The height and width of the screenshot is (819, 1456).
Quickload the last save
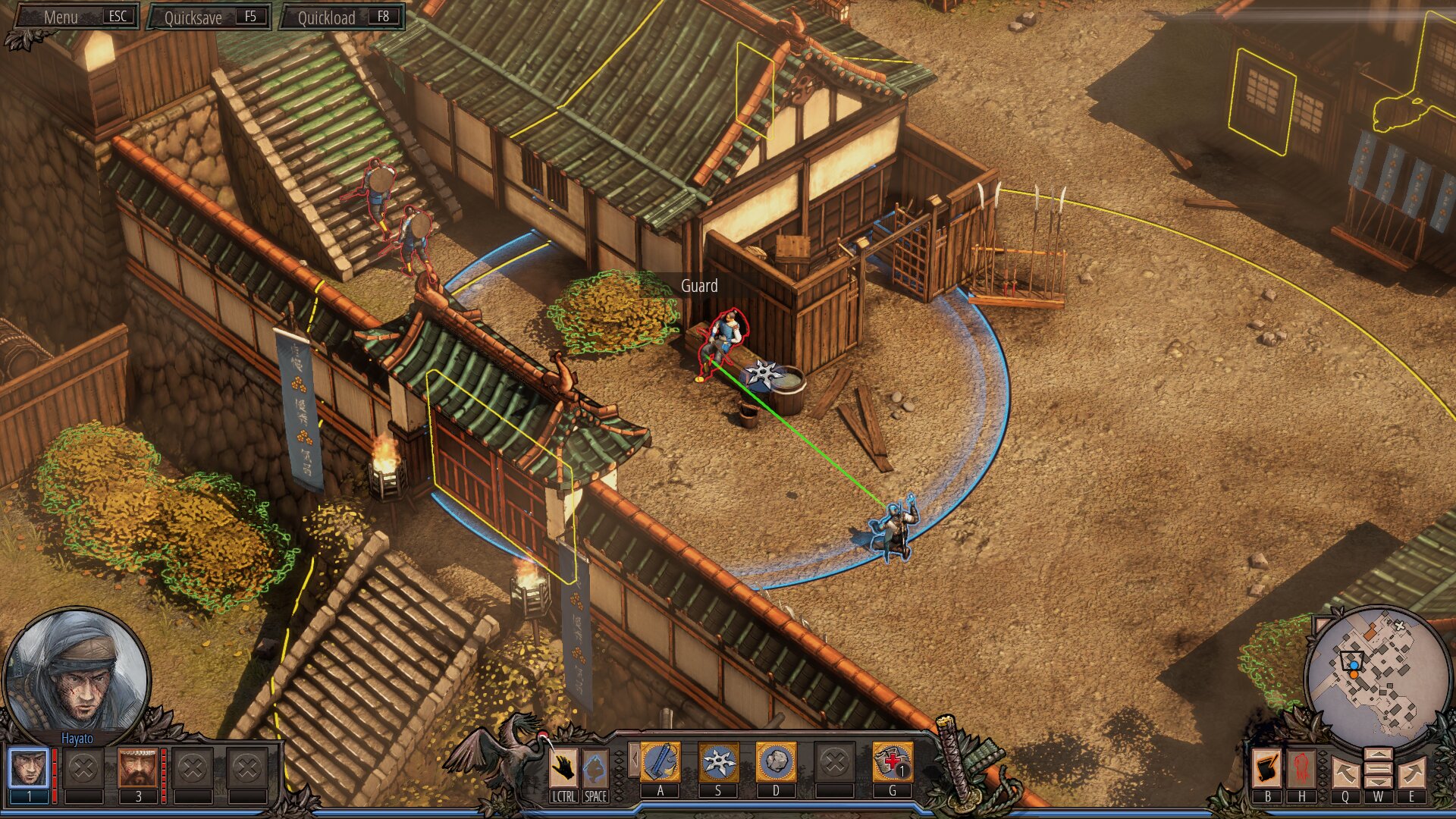coord(342,17)
